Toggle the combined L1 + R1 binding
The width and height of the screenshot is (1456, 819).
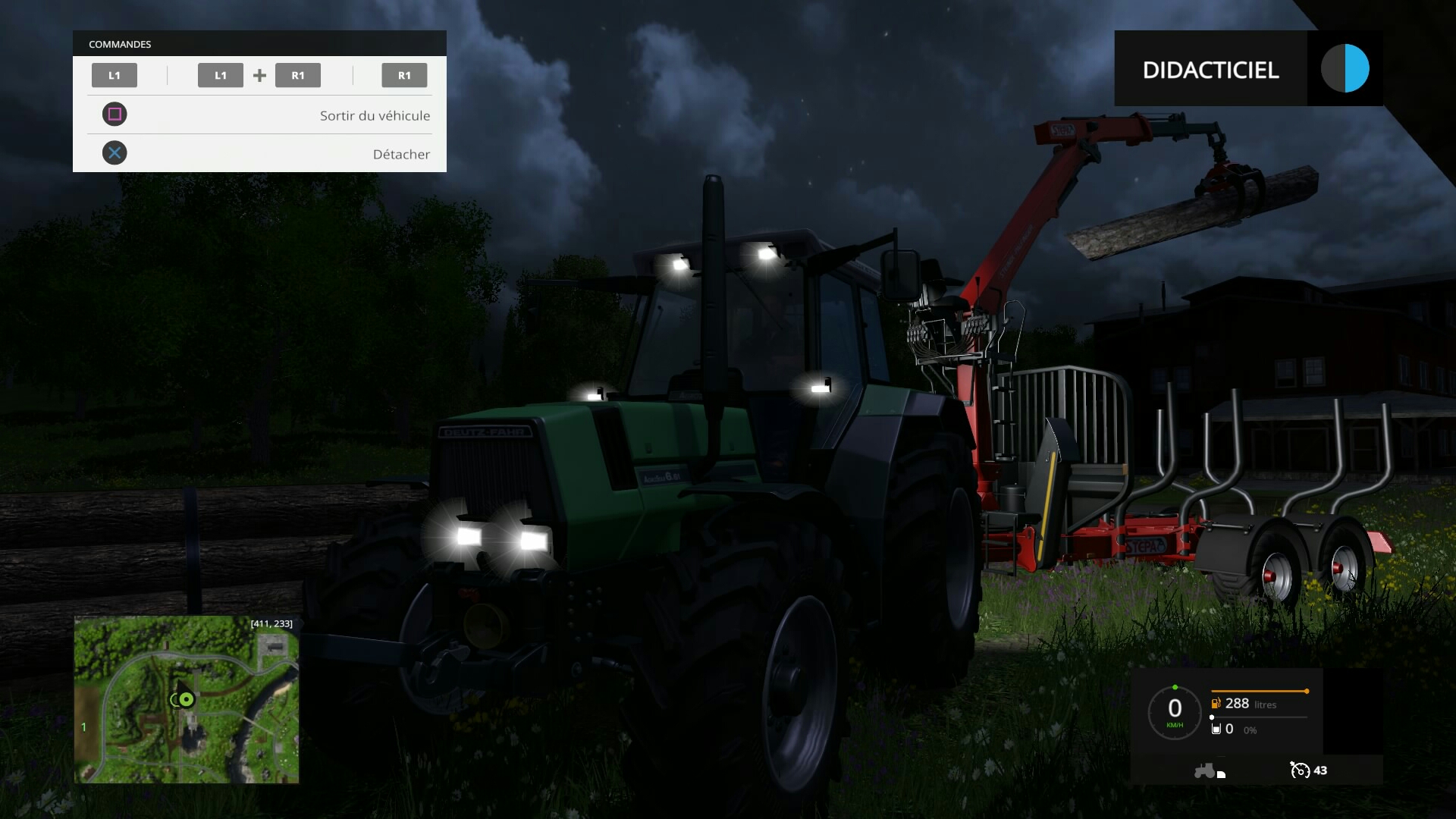(x=259, y=75)
